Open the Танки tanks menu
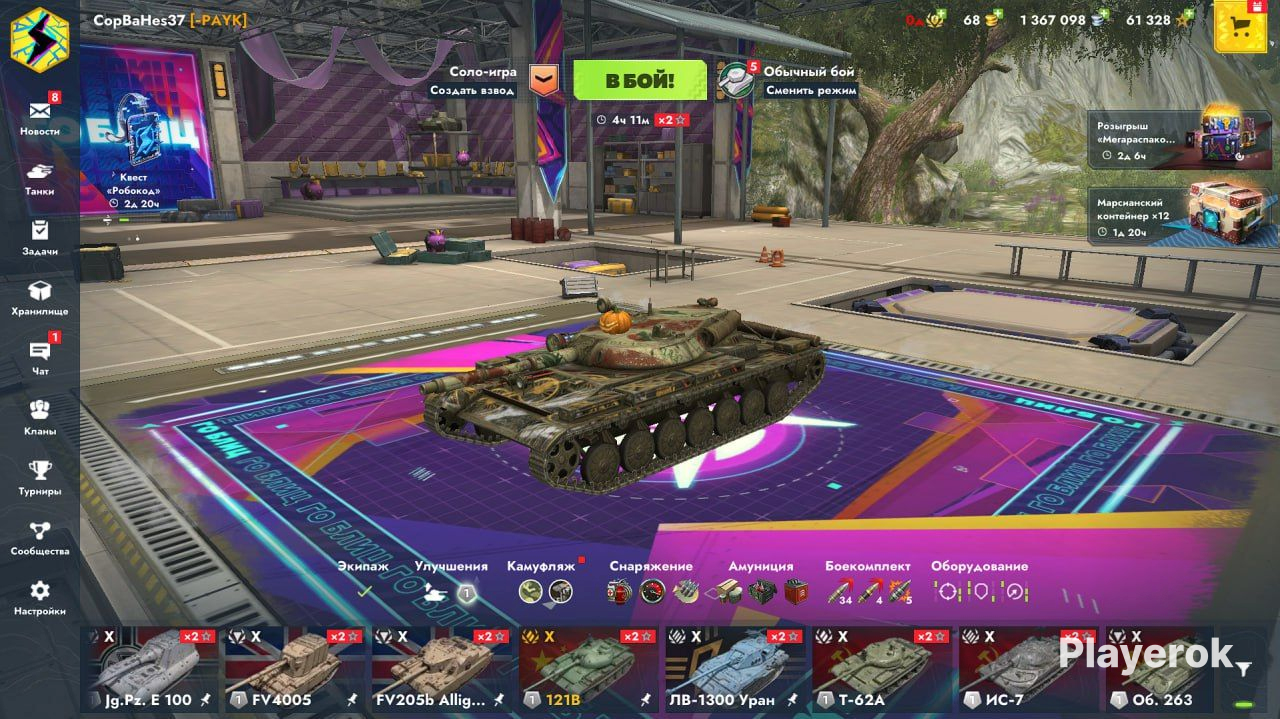The image size is (1280, 719). [x=40, y=176]
